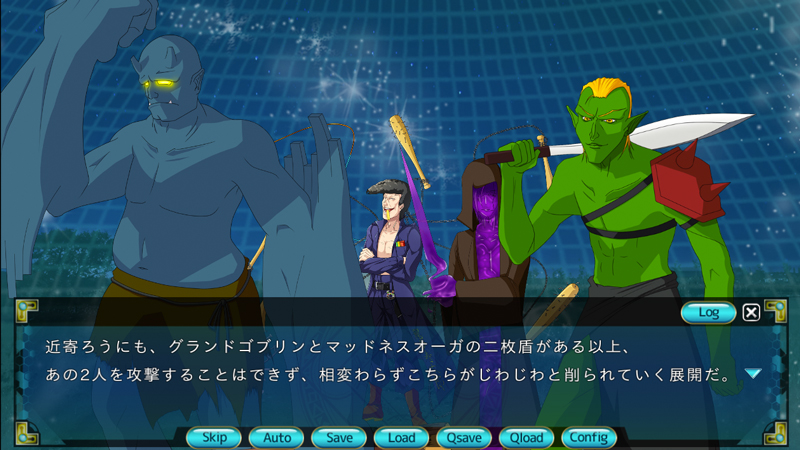Close the dialogue text box
This screenshot has height=450, width=800.
(x=751, y=312)
